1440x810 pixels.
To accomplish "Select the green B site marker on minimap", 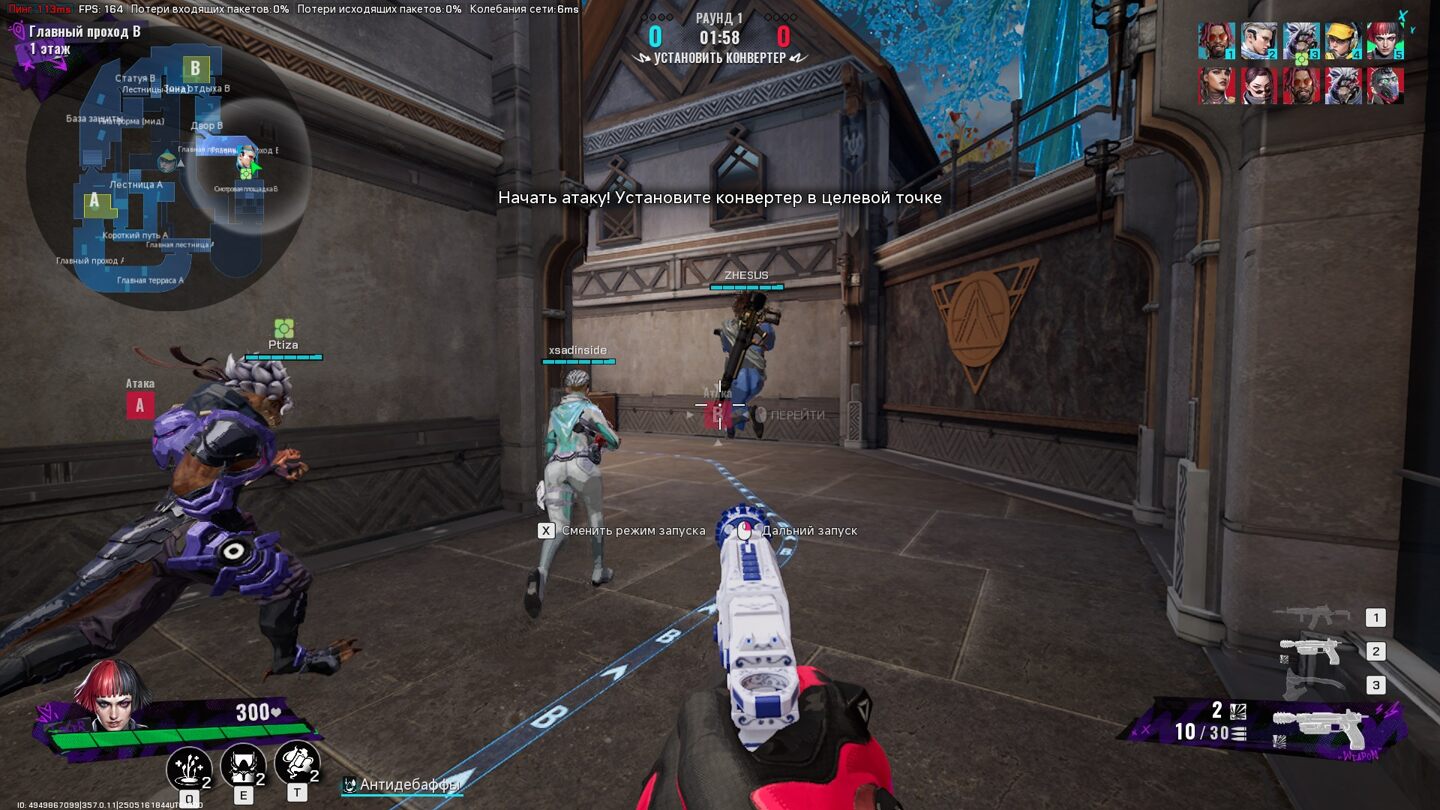I will tap(196, 69).
